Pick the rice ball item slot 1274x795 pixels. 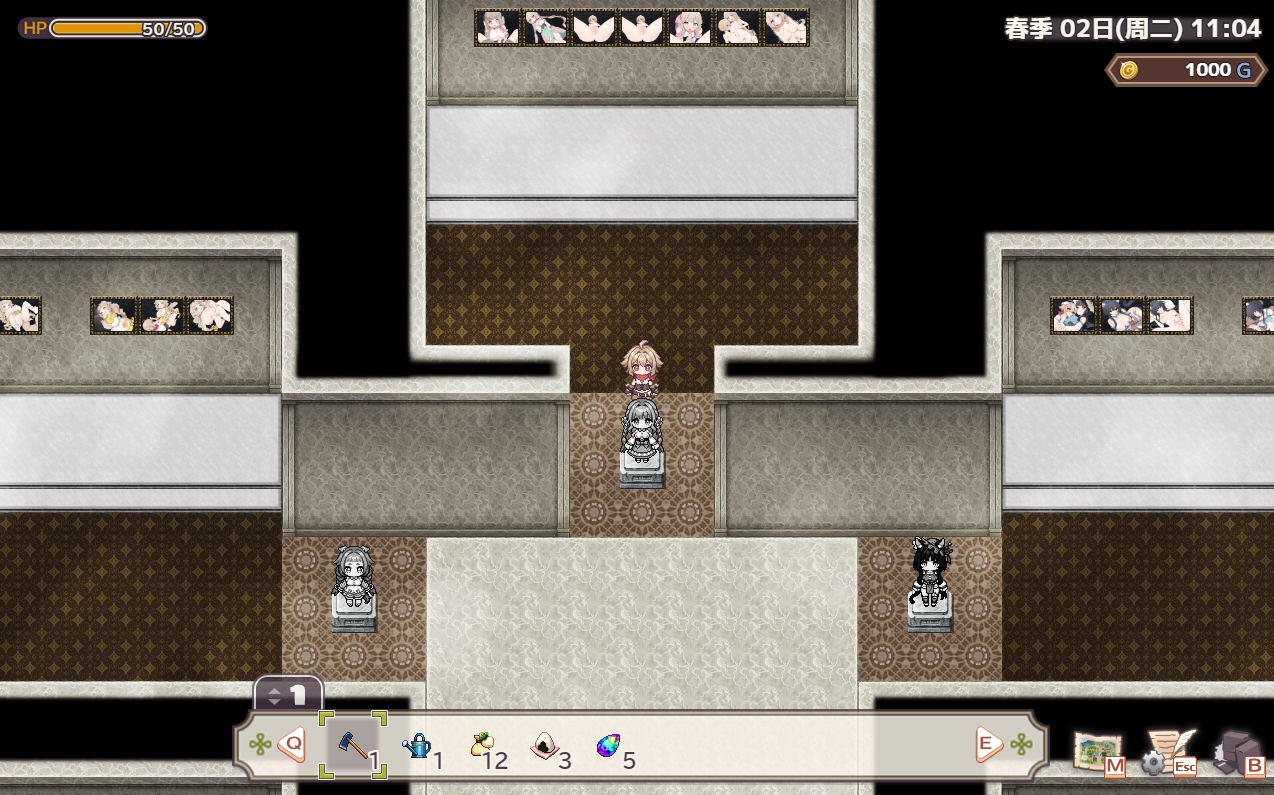[545, 745]
